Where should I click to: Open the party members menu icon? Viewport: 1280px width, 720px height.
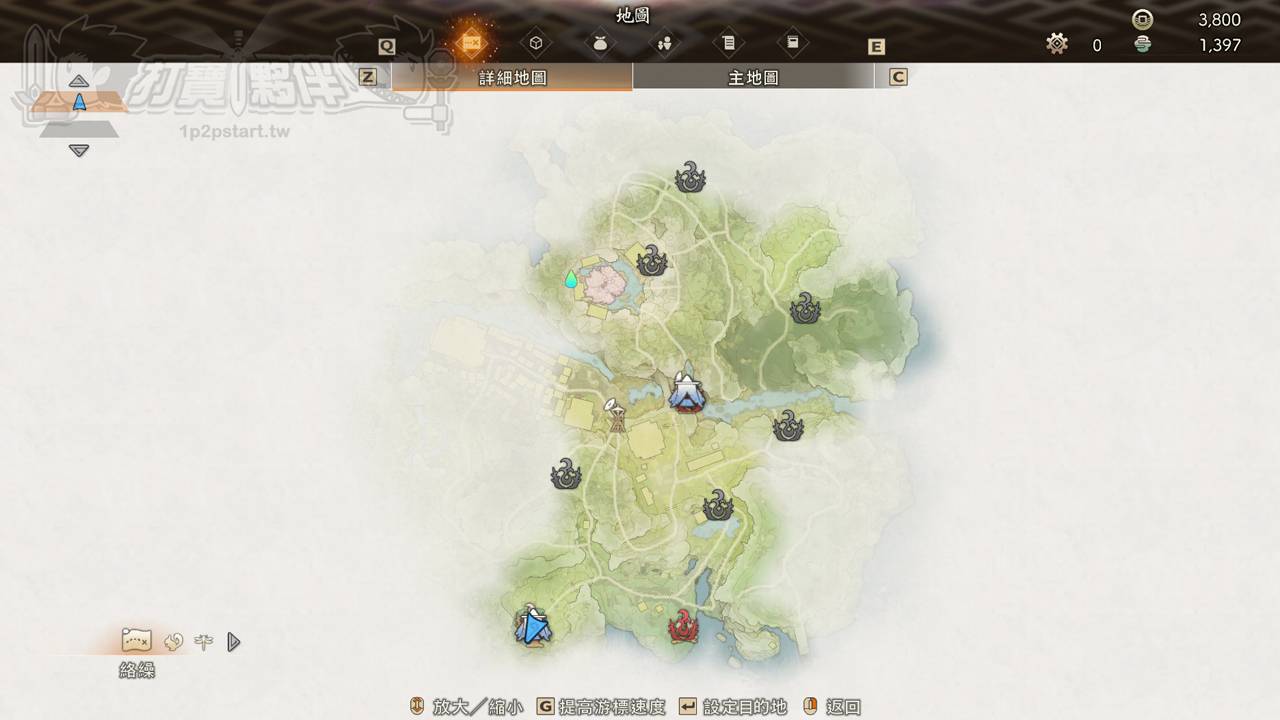click(664, 43)
